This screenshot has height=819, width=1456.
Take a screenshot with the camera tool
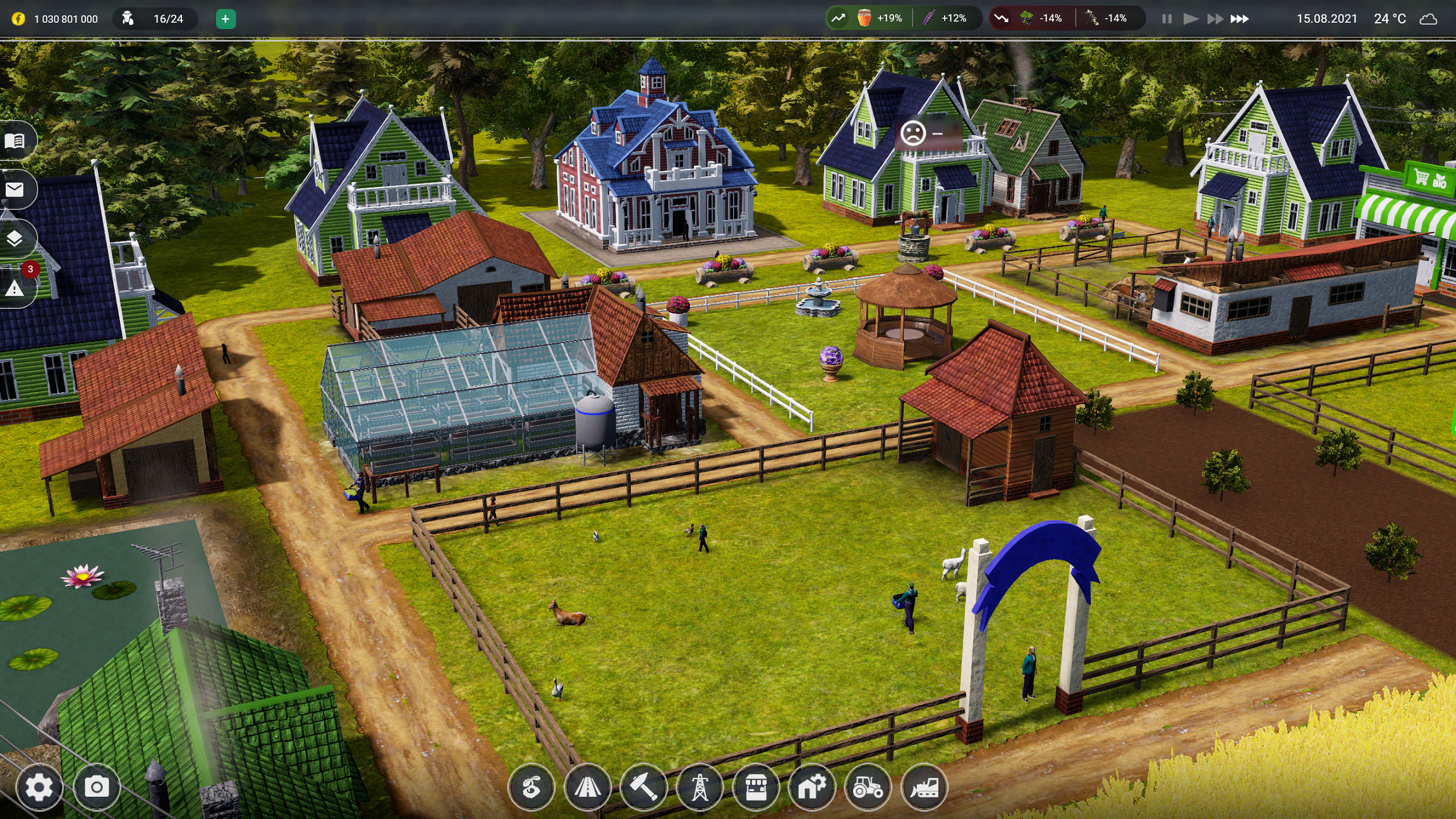[96, 787]
